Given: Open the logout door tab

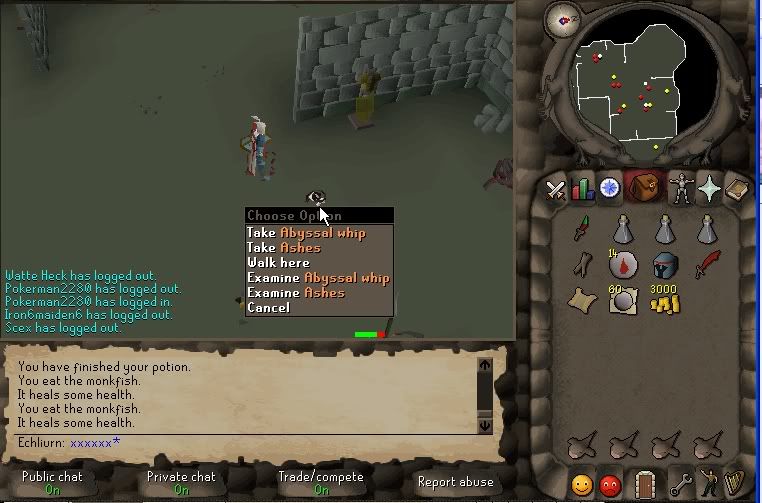Looking at the screenshot, I should [x=644, y=485].
